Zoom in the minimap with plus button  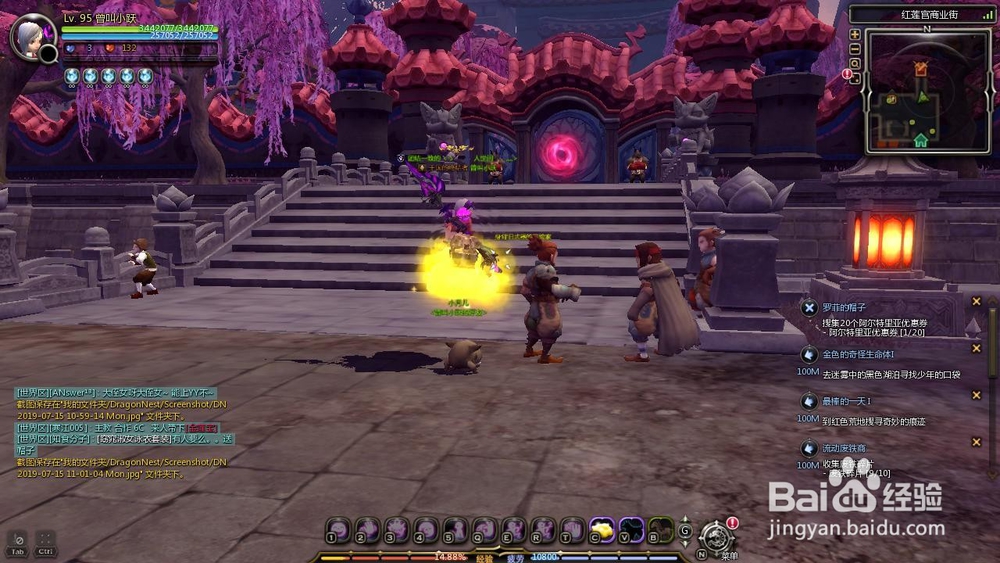(855, 34)
